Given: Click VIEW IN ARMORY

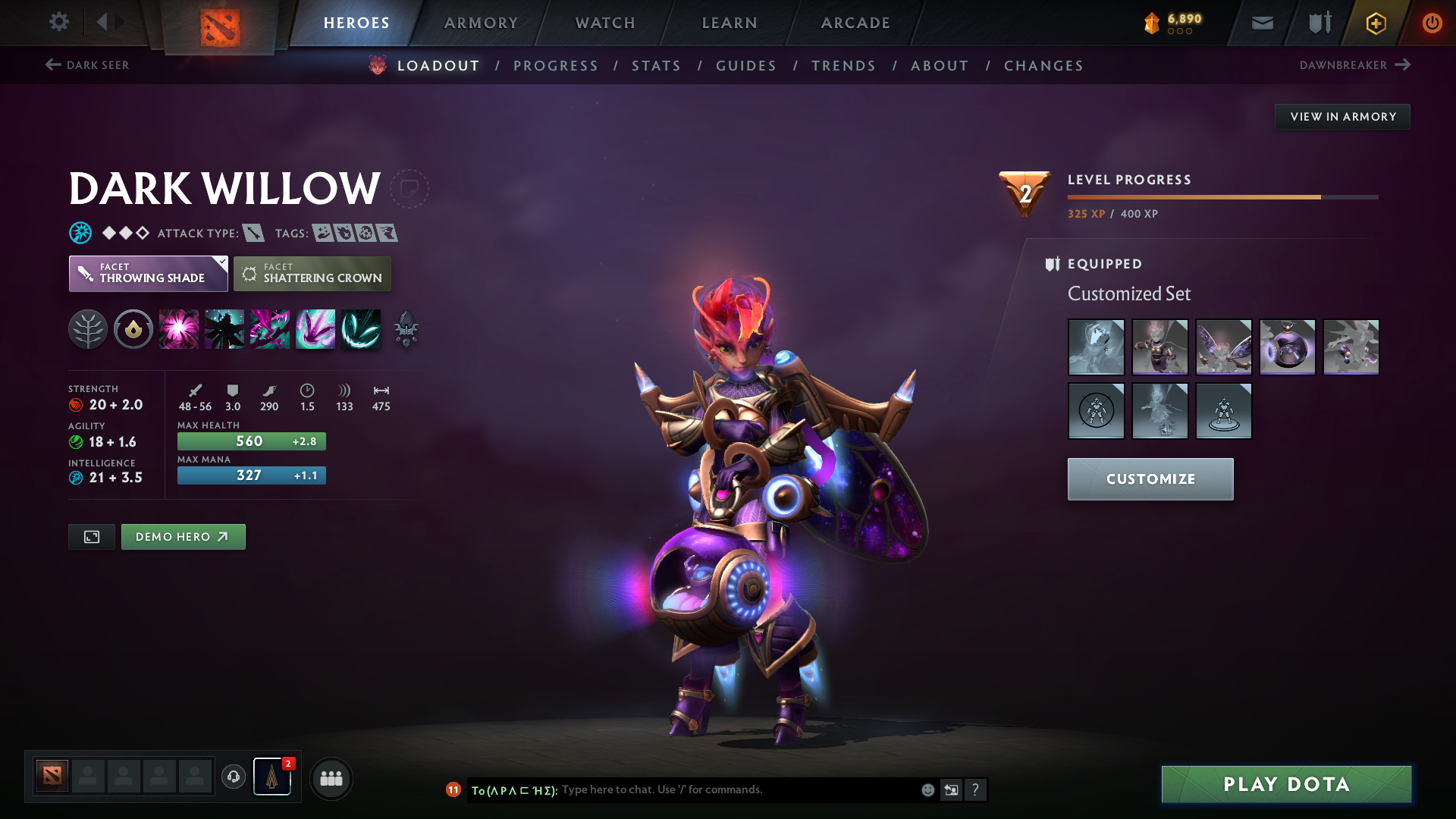Looking at the screenshot, I should [1342, 116].
